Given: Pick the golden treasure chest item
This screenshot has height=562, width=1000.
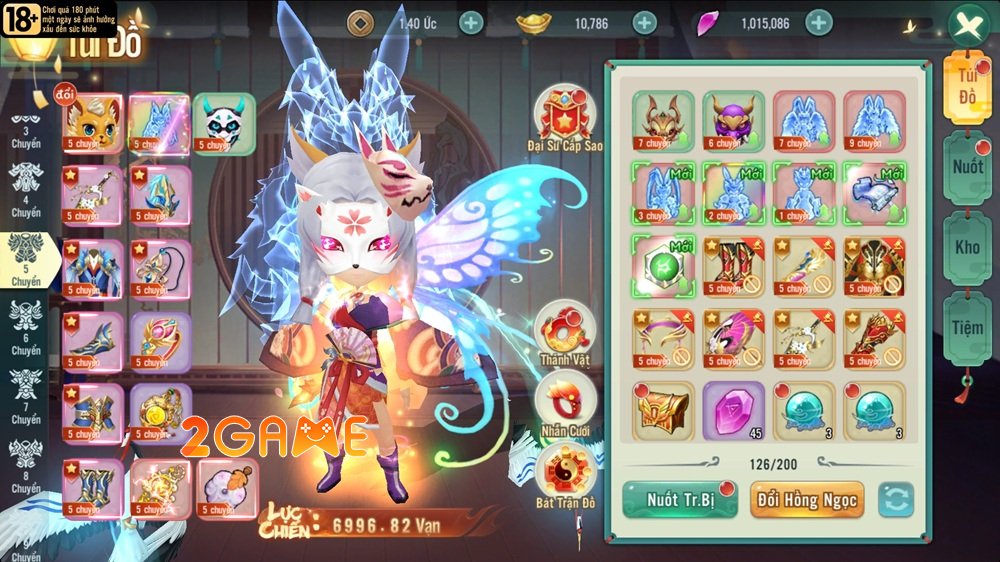Looking at the screenshot, I should (x=663, y=410).
